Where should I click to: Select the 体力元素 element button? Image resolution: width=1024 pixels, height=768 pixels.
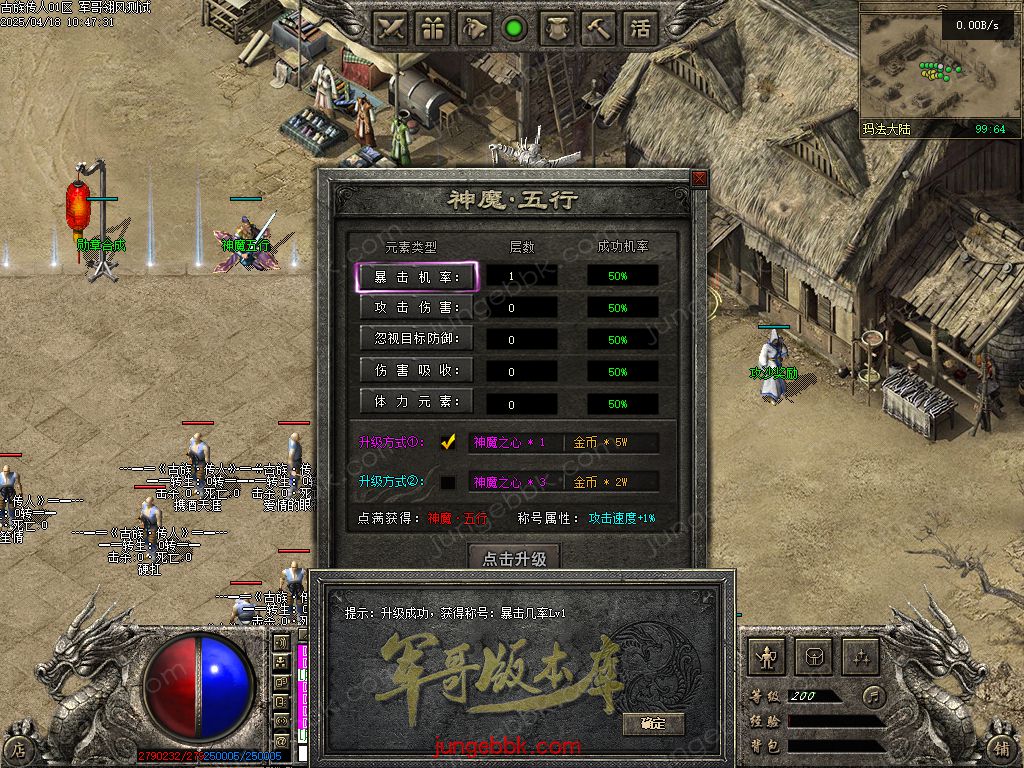coord(417,402)
